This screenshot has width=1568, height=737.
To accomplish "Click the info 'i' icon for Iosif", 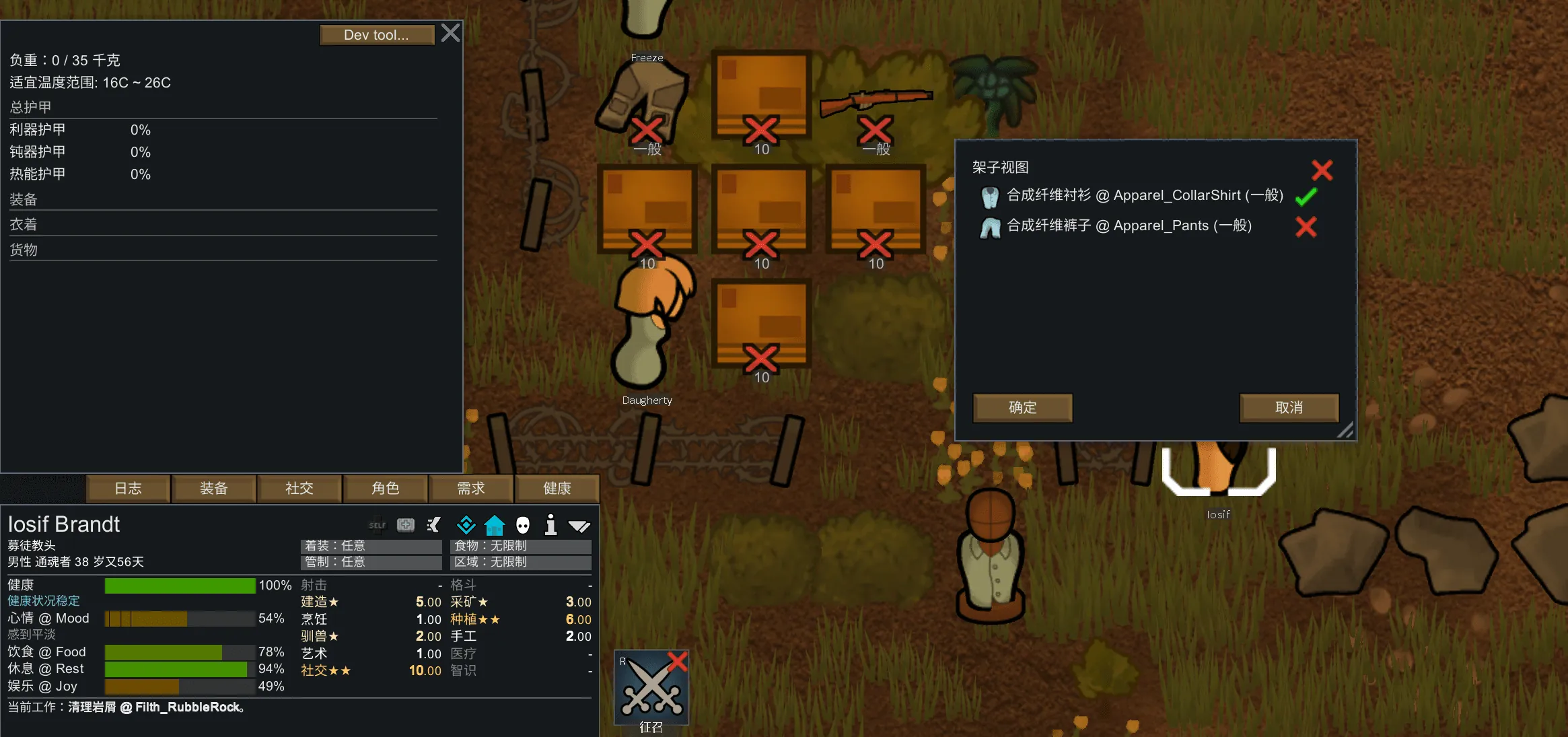I will (550, 525).
